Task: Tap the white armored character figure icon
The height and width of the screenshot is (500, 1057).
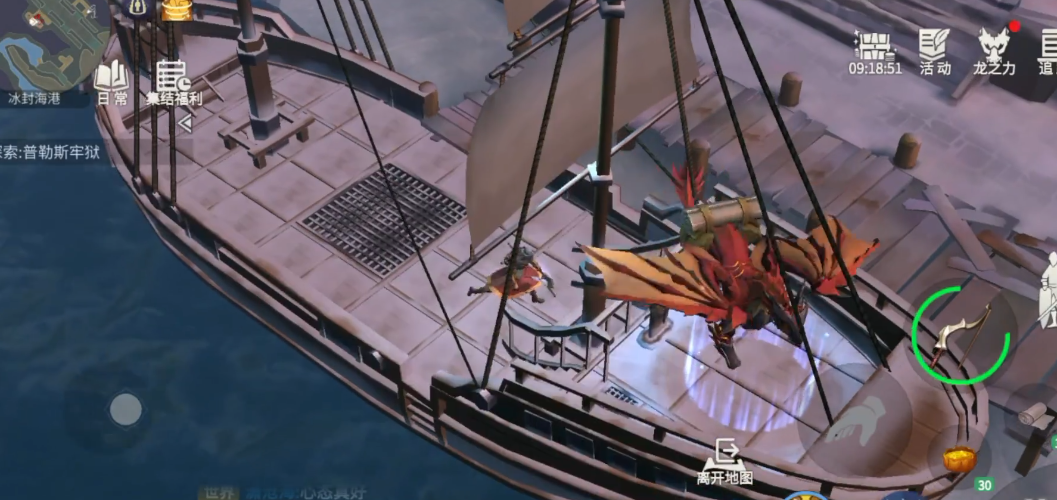Action: tap(1047, 290)
